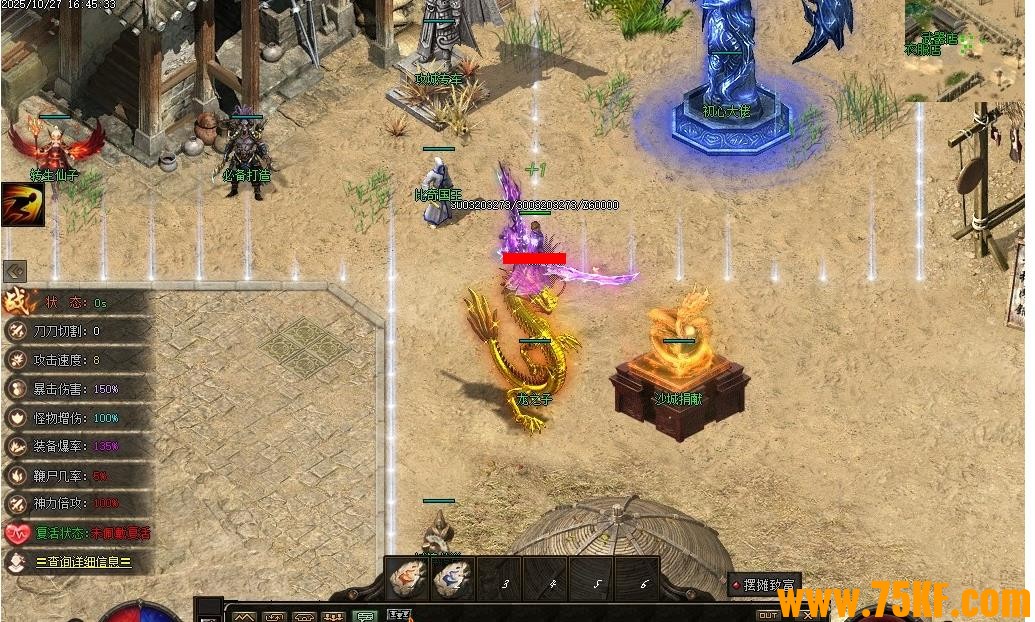Screen dimensions: 1035x622
Task: Select the red potion hotbar slot
Action: tap(407, 579)
